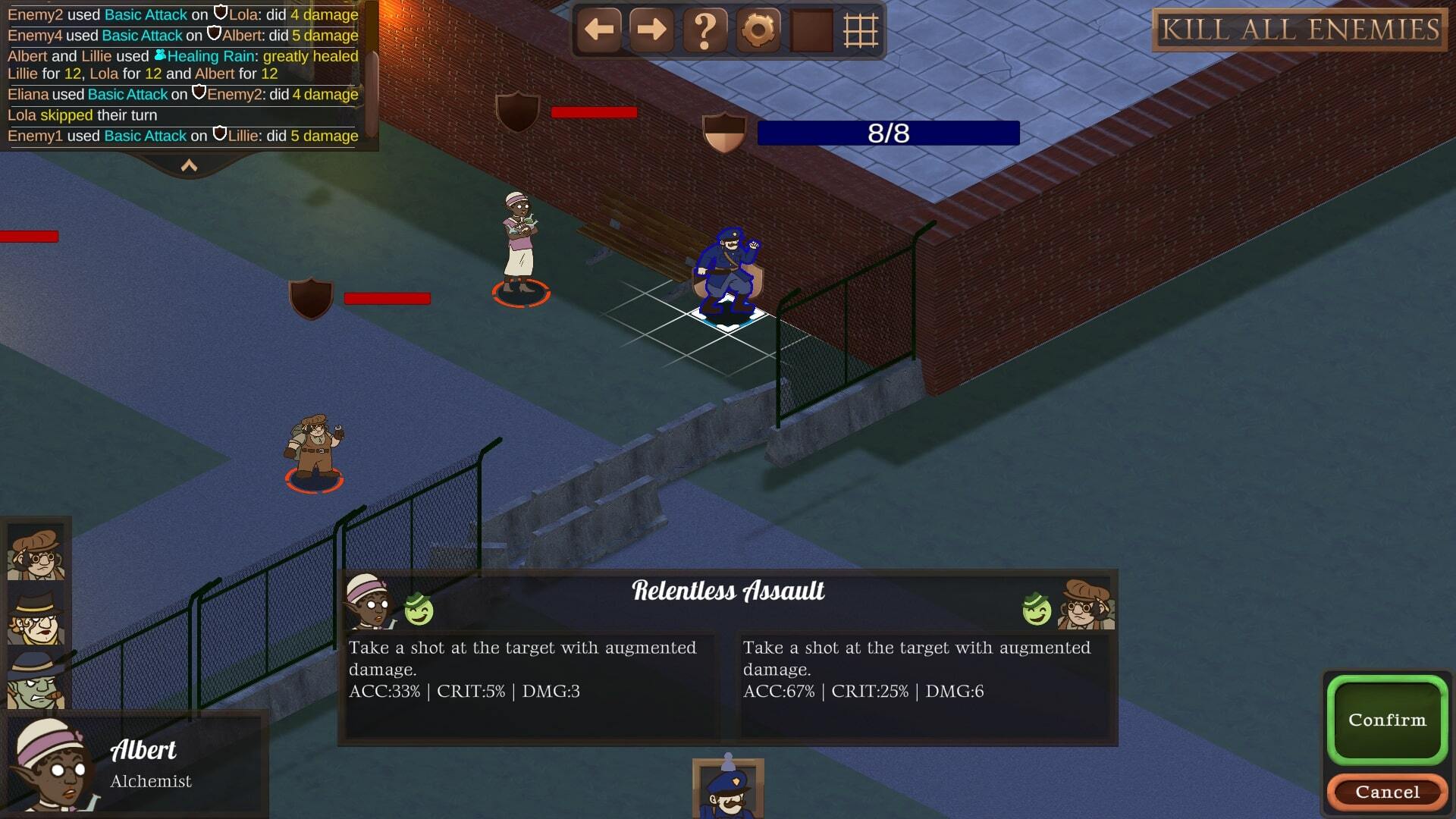This screenshot has height=819, width=1456.
Task: Select the police officer turn portrait
Action: pyautogui.click(x=727, y=790)
